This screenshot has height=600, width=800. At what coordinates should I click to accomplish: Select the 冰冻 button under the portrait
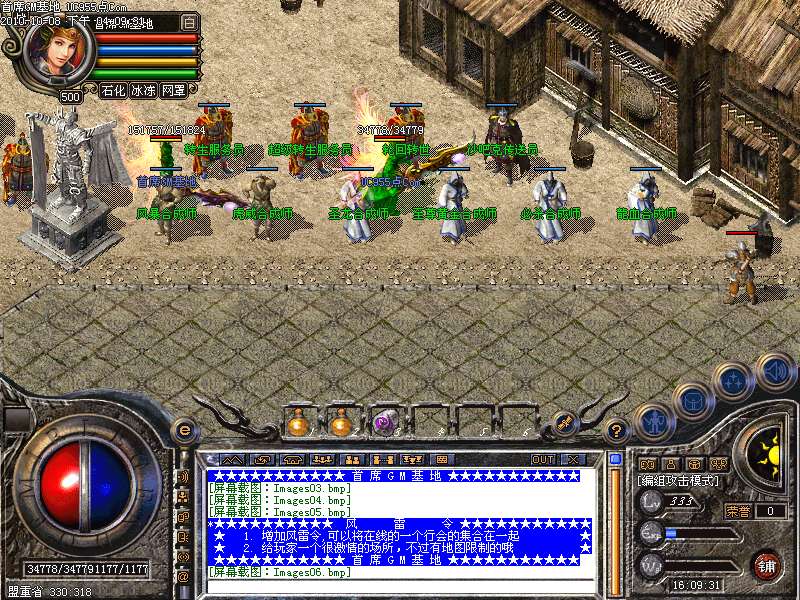click(x=143, y=90)
